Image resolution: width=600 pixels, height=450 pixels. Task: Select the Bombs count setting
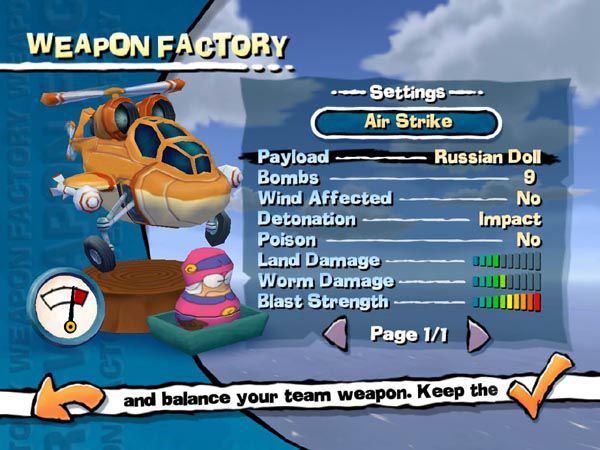click(x=399, y=178)
